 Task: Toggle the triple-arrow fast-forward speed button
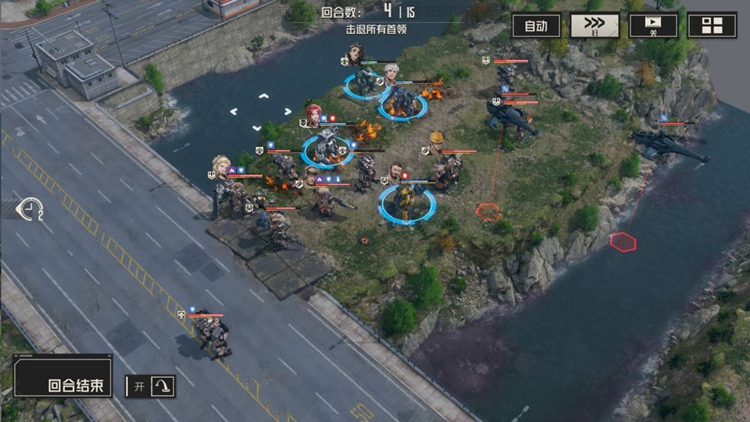(x=594, y=26)
